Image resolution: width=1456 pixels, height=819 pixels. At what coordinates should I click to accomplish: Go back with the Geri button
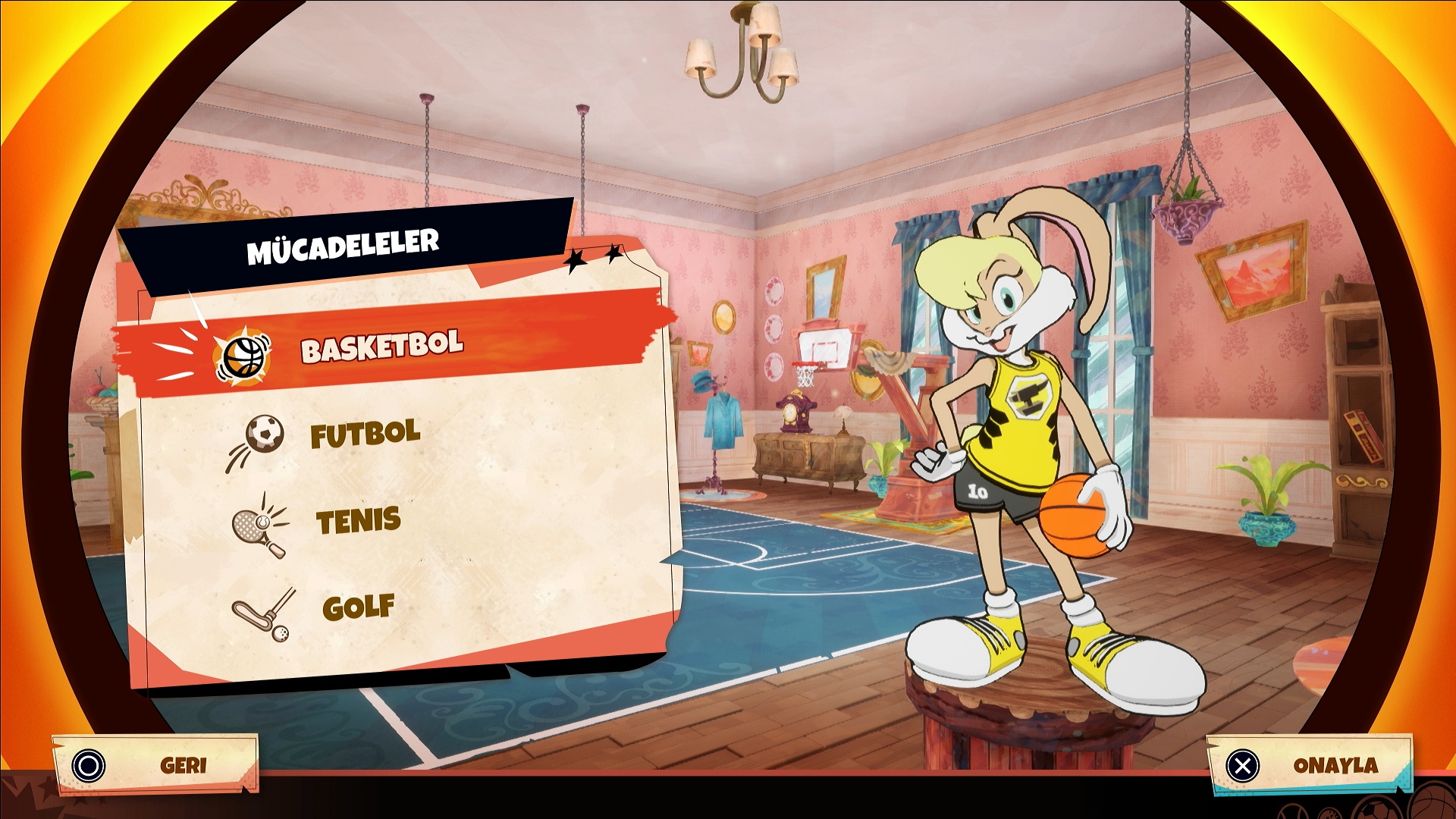155,765
